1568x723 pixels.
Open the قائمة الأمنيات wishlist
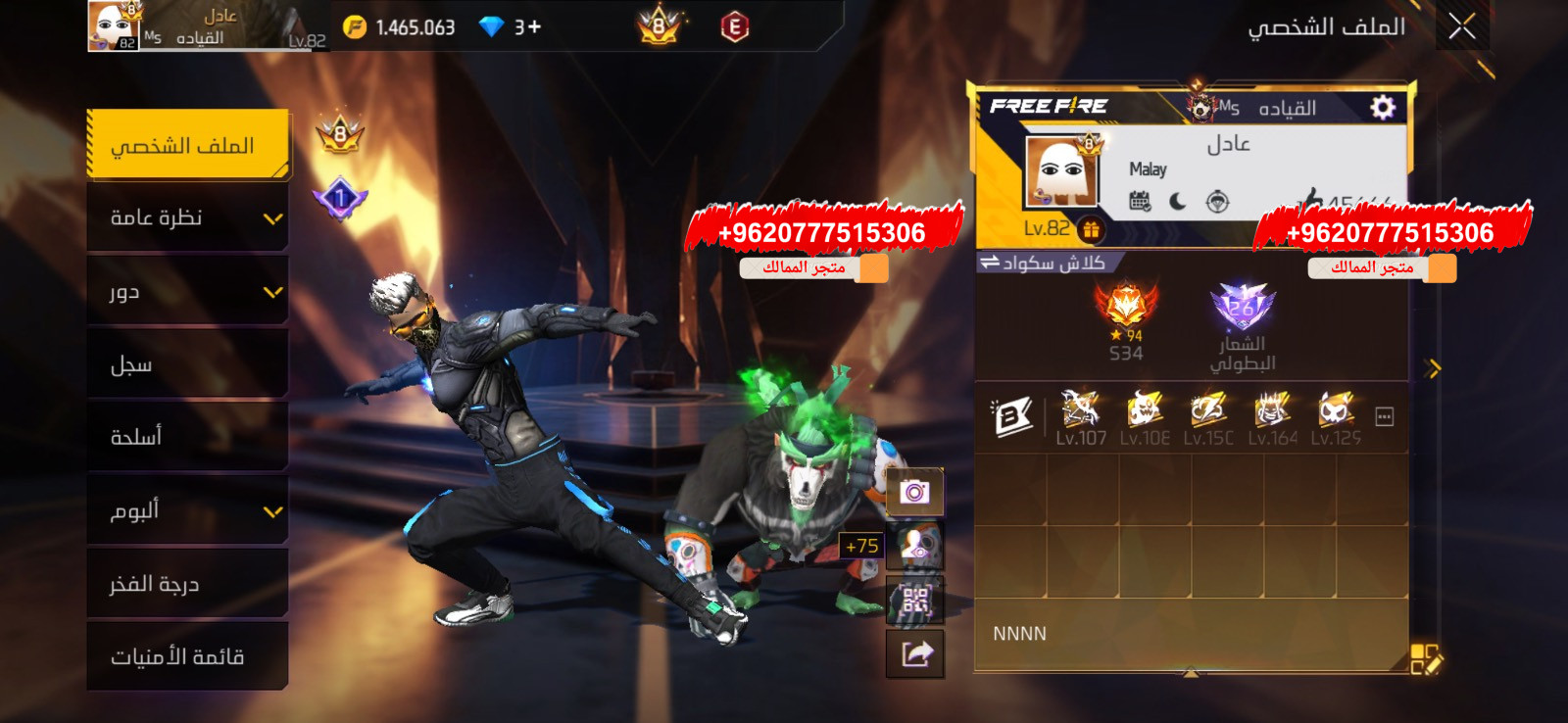coord(186,656)
